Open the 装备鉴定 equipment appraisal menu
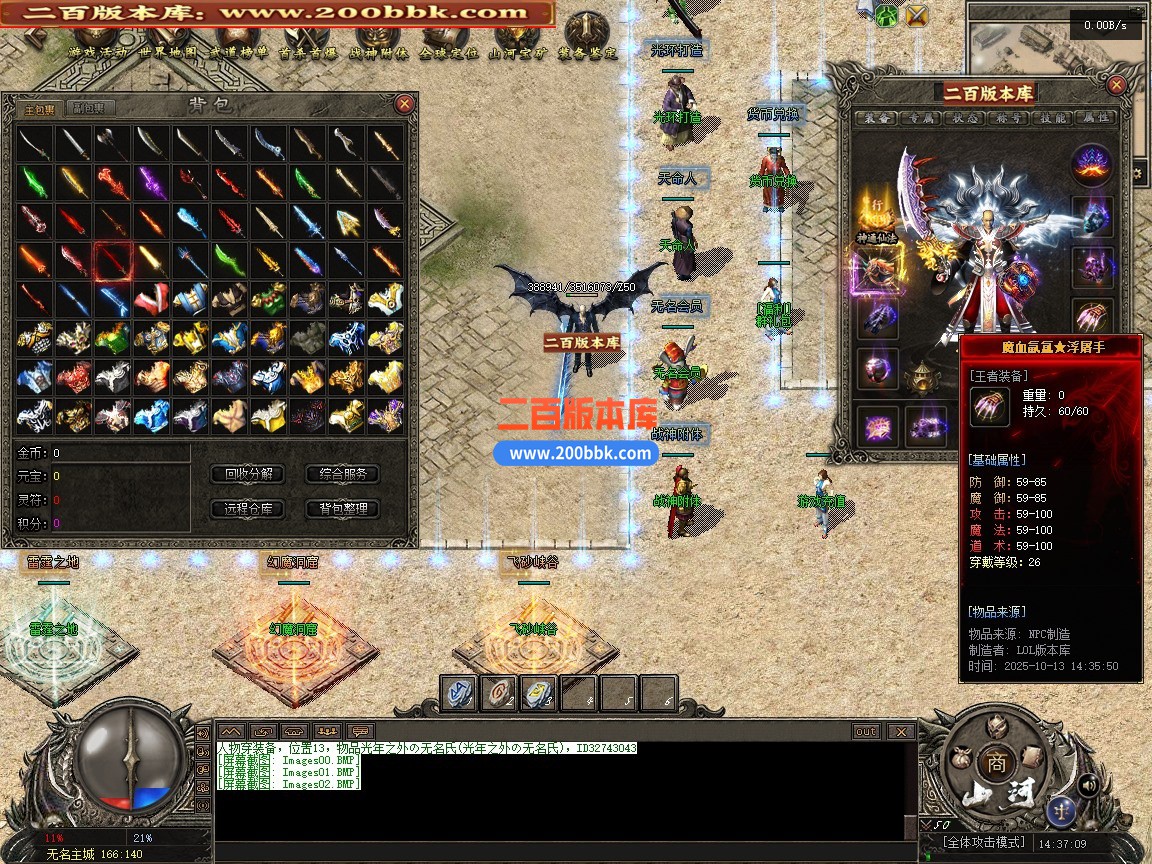Viewport: 1152px width, 864px height. [587, 52]
